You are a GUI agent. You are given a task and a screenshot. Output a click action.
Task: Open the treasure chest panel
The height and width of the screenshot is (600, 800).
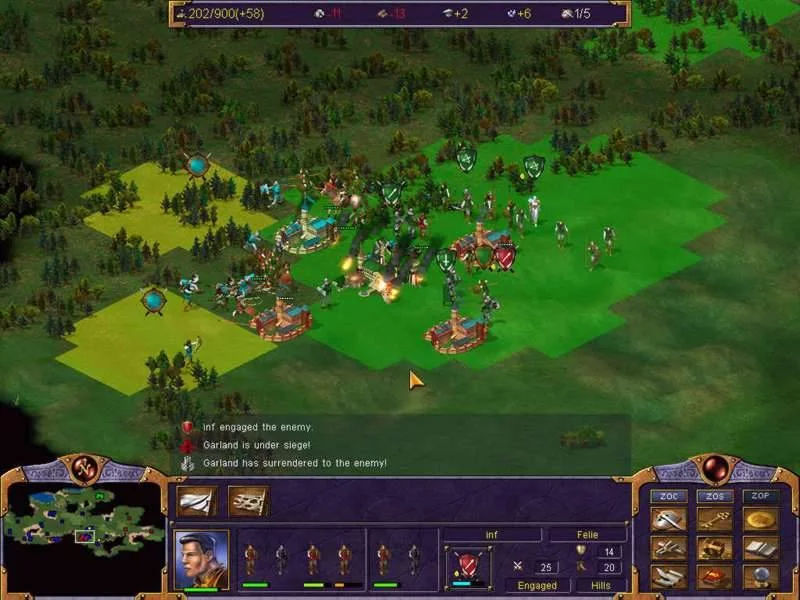coord(714,548)
